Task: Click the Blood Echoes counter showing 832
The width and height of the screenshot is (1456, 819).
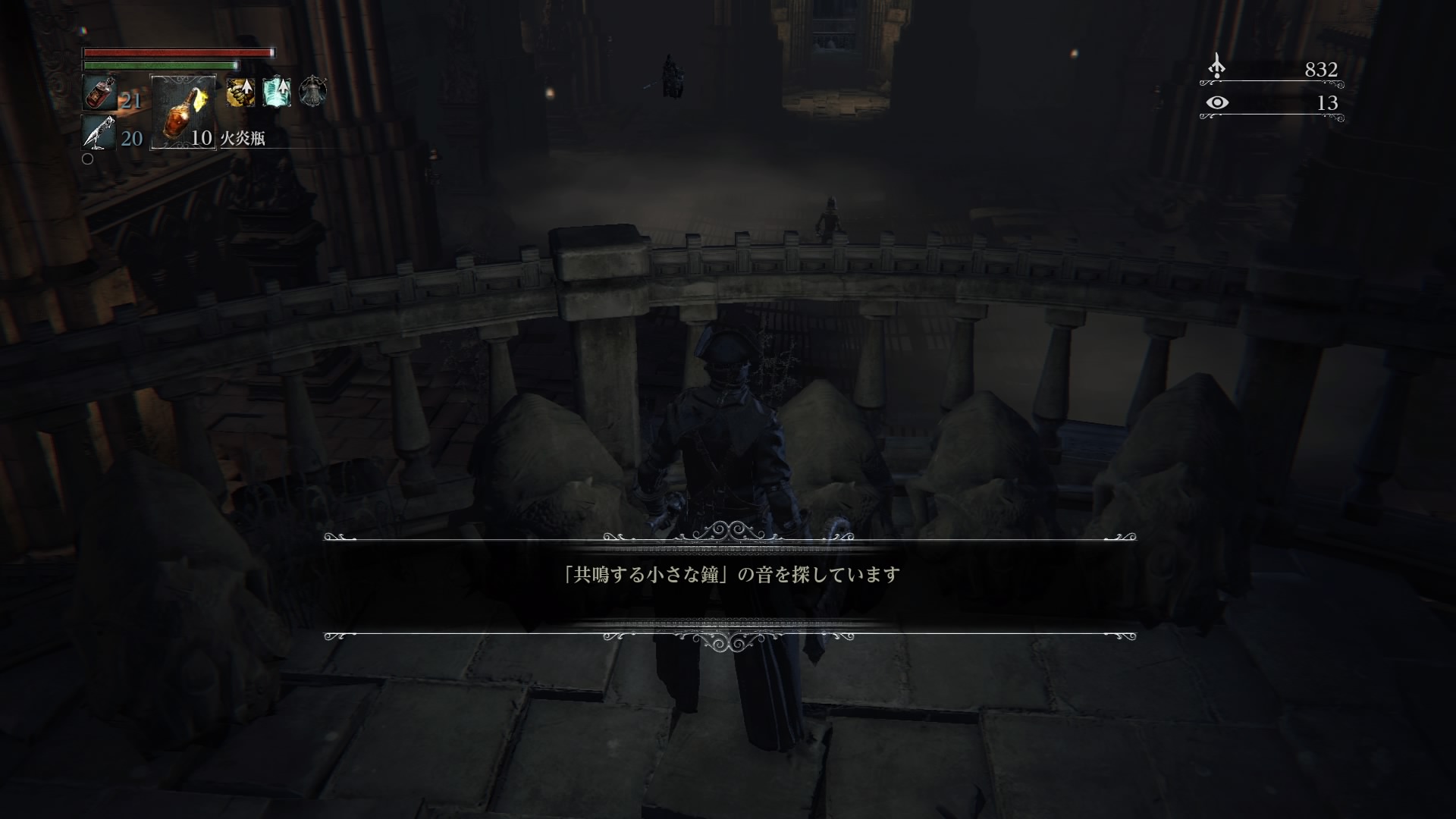Action: point(1322,71)
